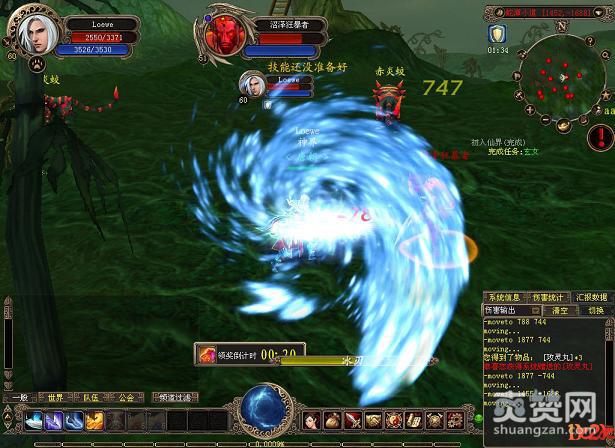Click the blue shield buff icon
The height and width of the screenshot is (448, 615).
[x=497, y=34]
